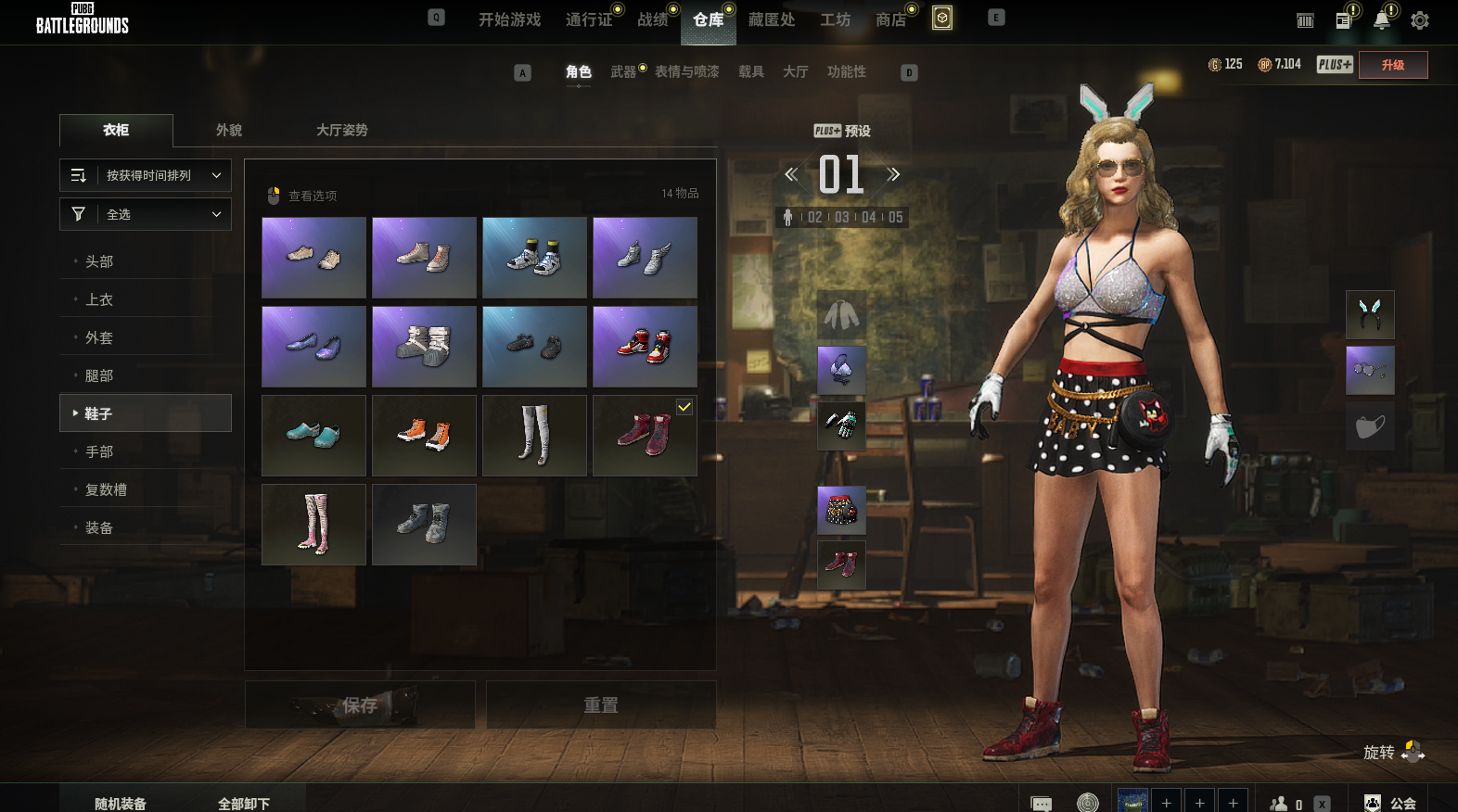This screenshot has width=1458, height=812.
Task: Pick the red and black high-top sneakers
Action: [x=645, y=347]
